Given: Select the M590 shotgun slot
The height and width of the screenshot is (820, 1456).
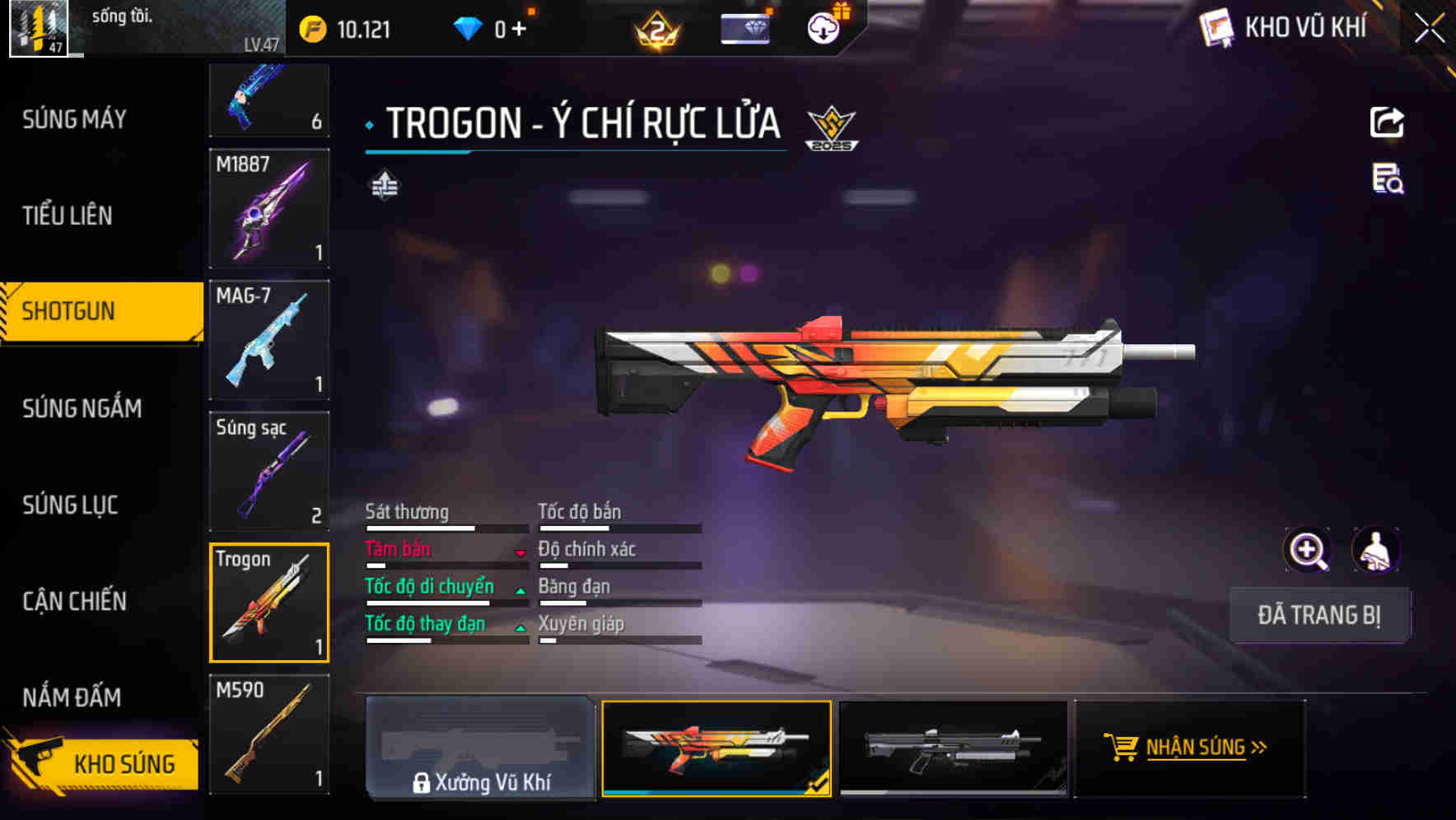Looking at the screenshot, I should point(269,734).
